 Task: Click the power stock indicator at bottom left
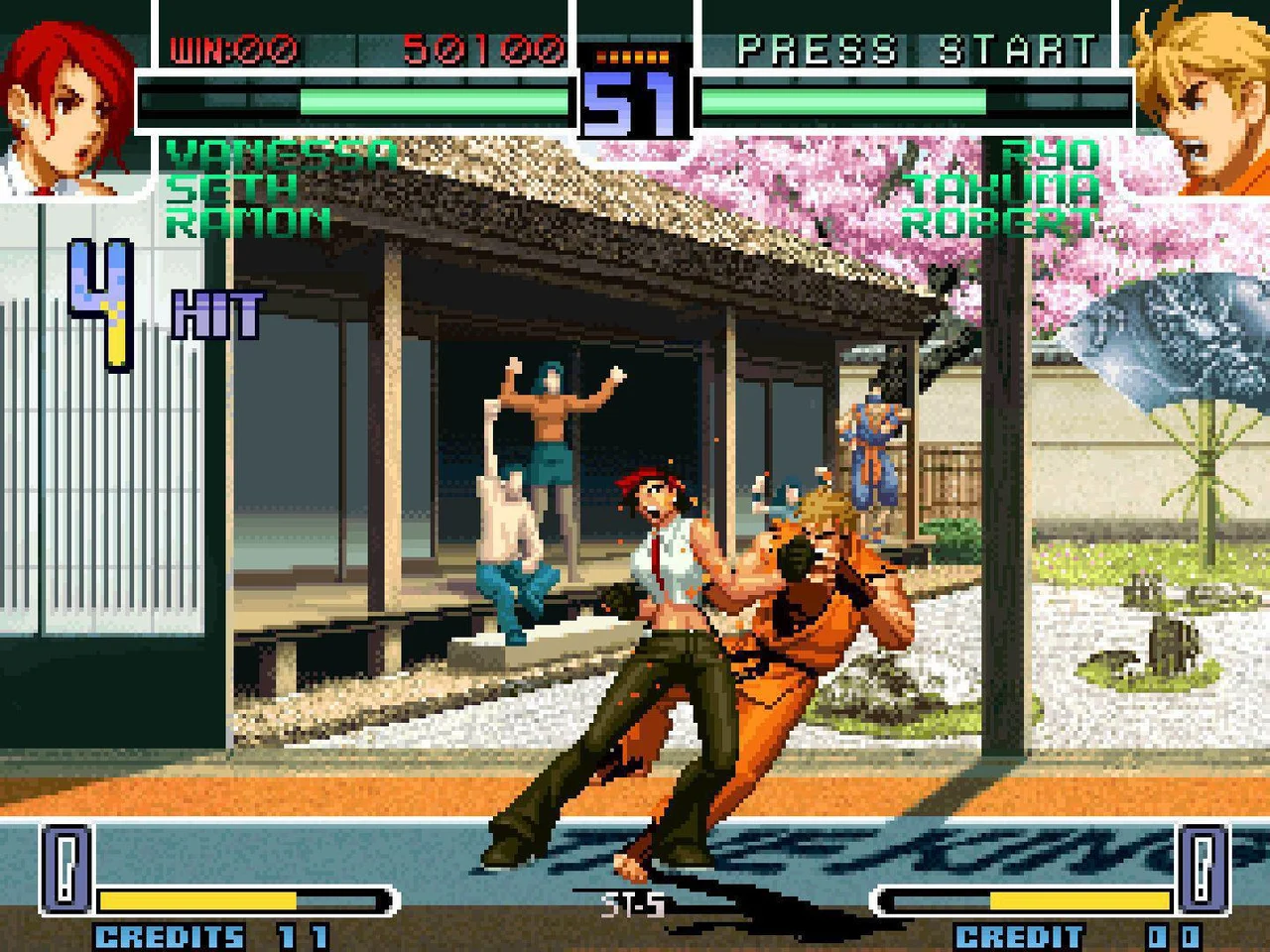pos(64,868)
